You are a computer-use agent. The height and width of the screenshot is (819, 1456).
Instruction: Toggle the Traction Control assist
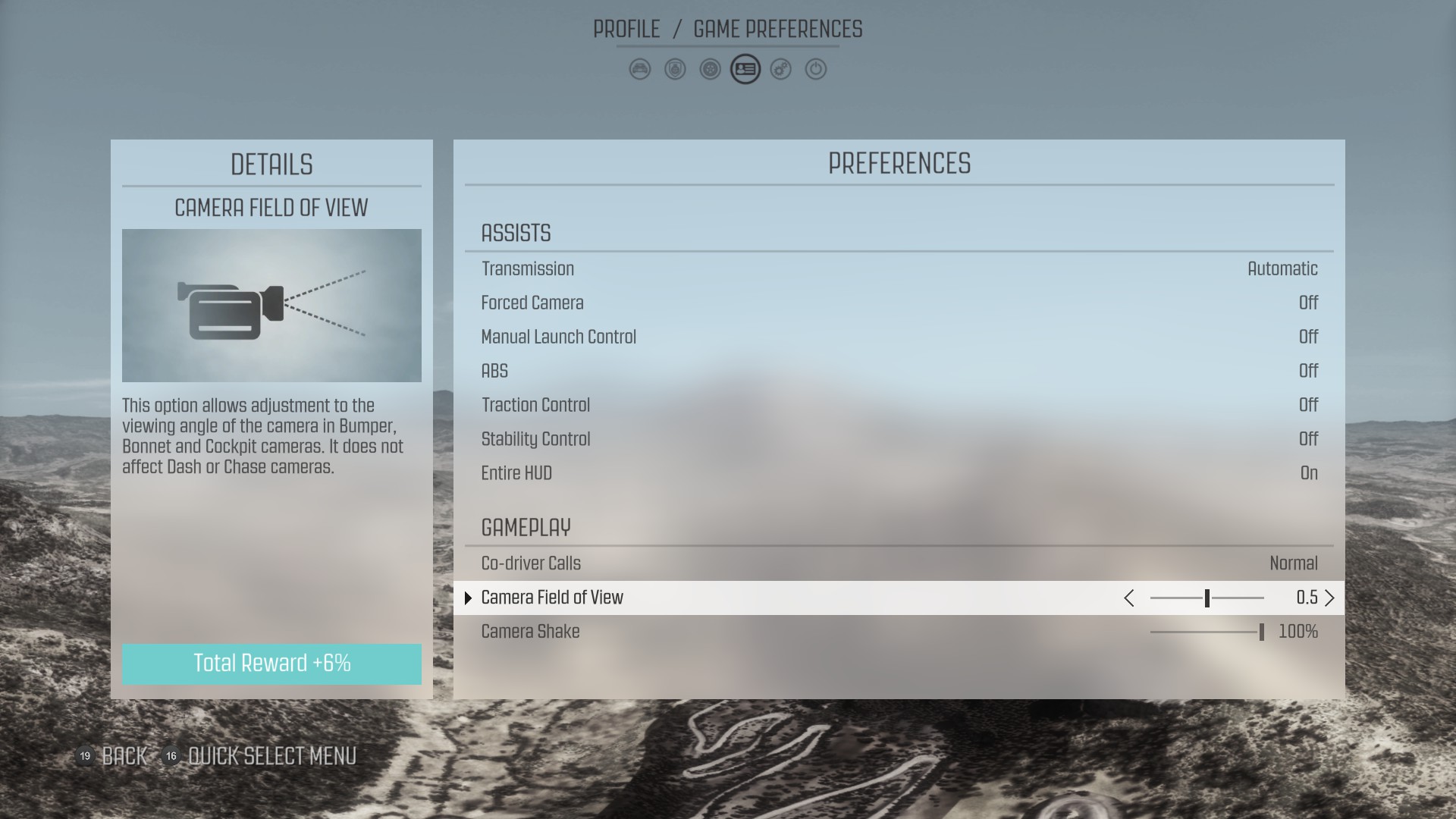tap(899, 406)
